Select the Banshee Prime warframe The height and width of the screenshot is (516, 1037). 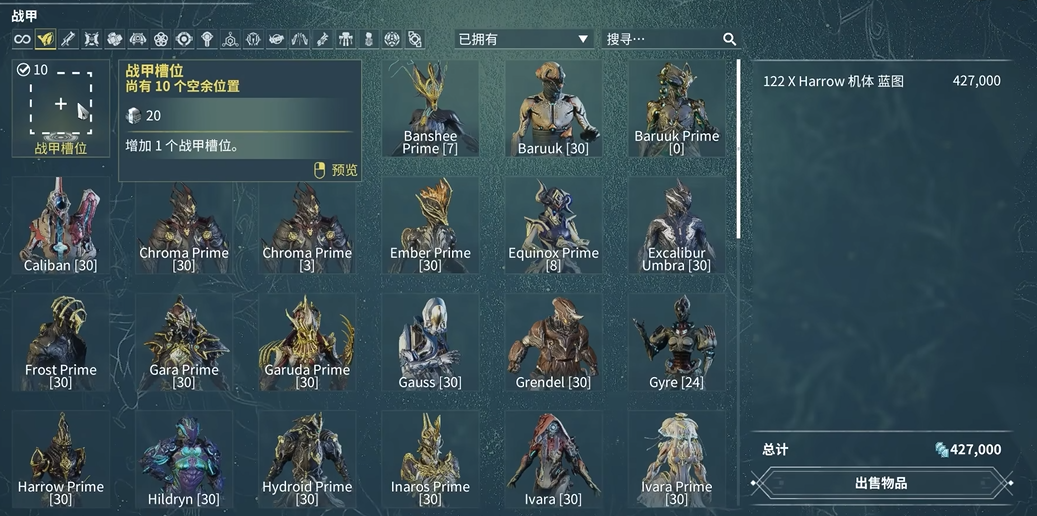pos(430,108)
